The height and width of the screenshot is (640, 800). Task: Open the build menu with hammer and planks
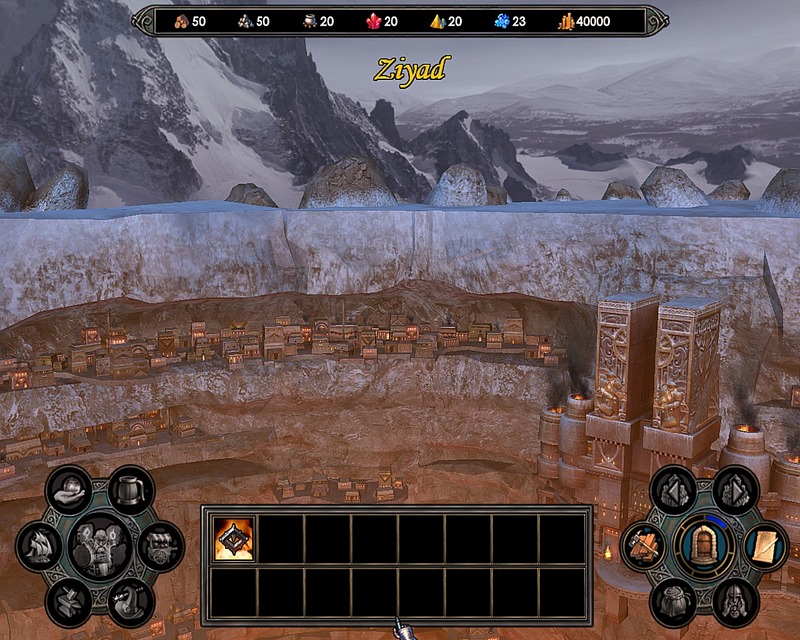click(643, 545)
